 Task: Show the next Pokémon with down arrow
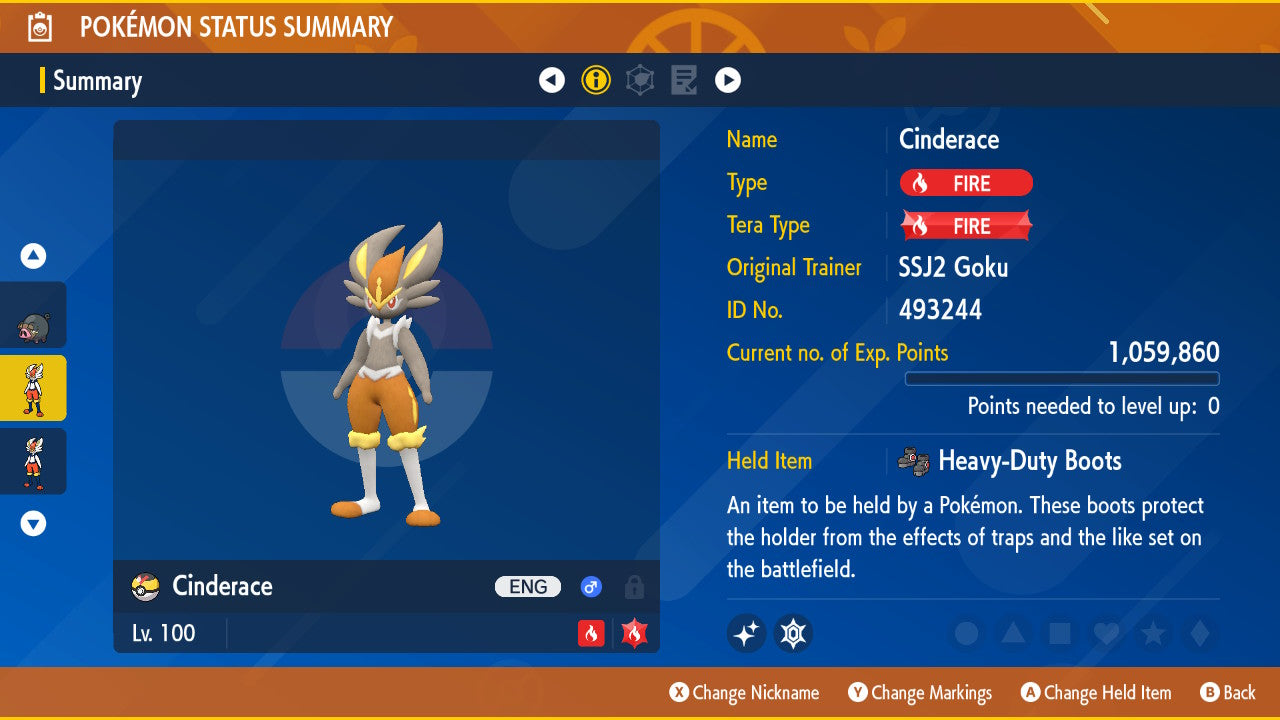tap(34, 523)
